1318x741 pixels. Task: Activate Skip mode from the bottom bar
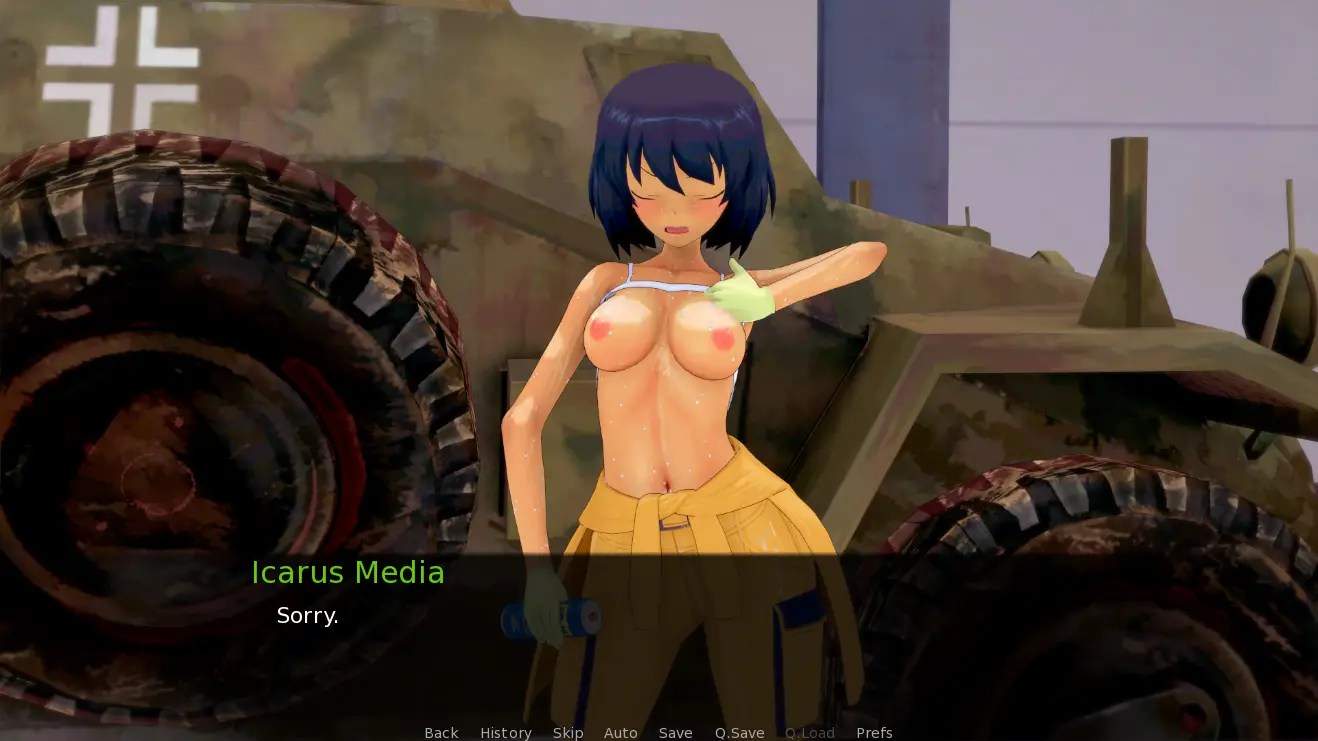pos(568,732)
